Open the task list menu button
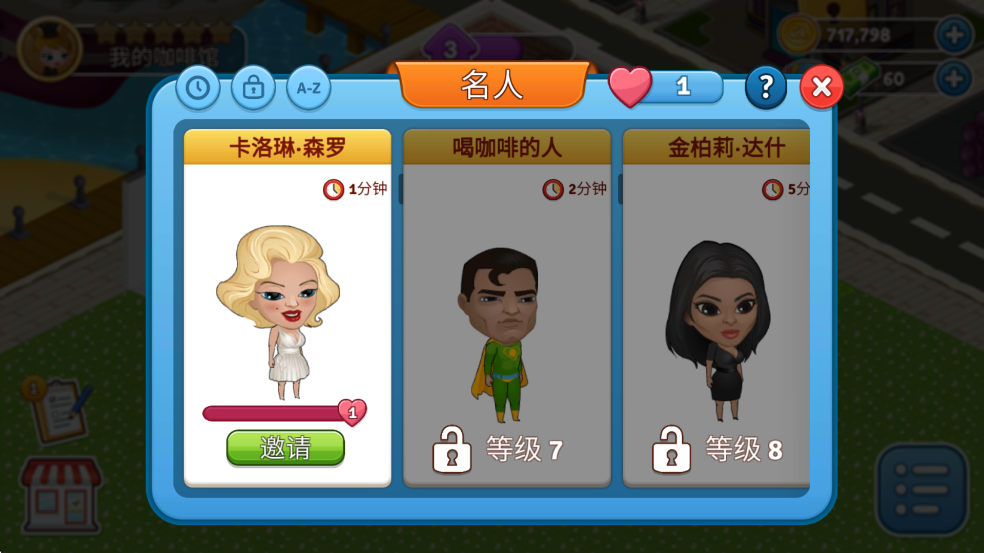Viewport: 984px width, 553px height. [921, 490]
